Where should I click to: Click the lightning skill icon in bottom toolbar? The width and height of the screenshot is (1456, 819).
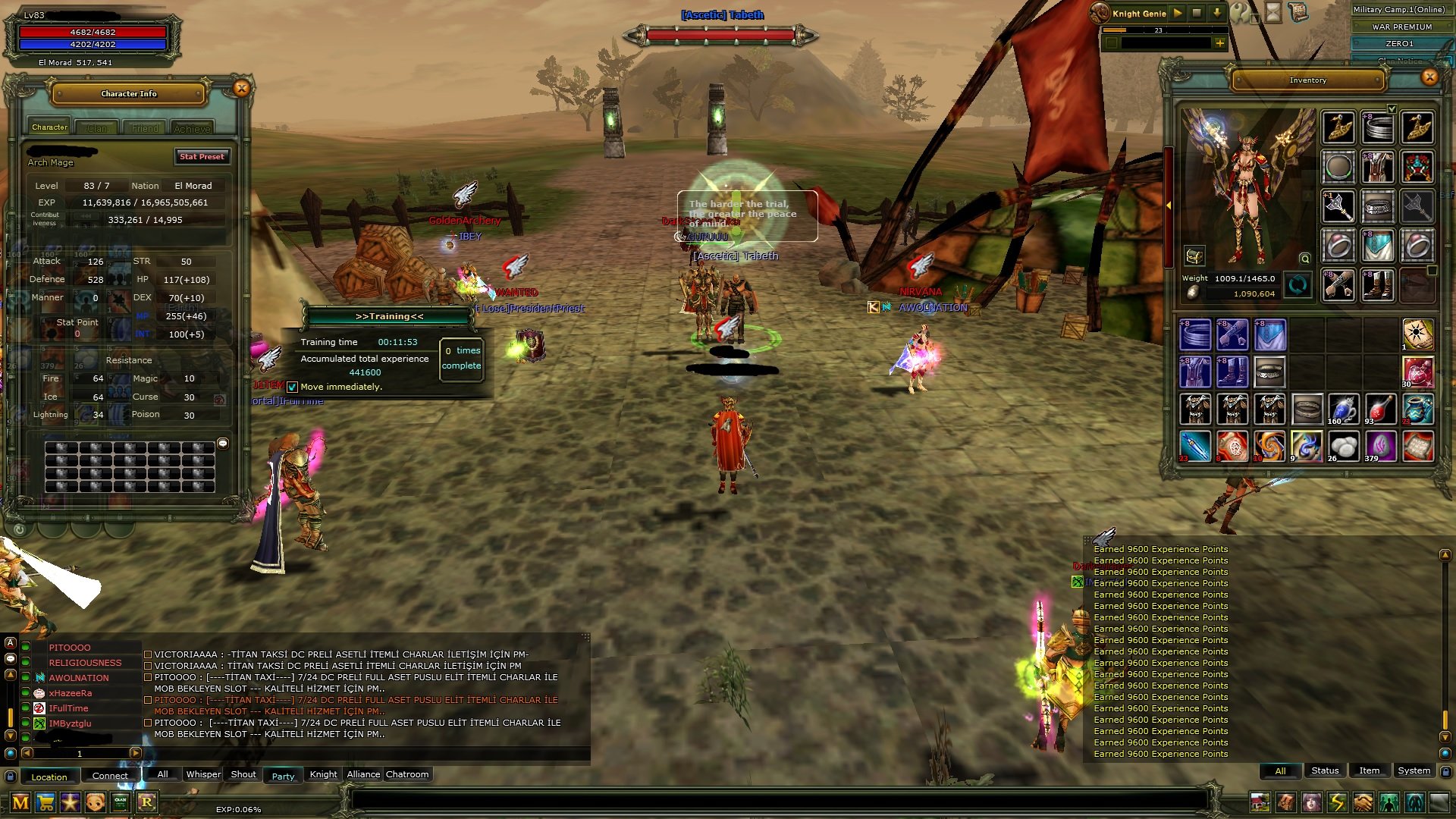[x=1338, y=802]
